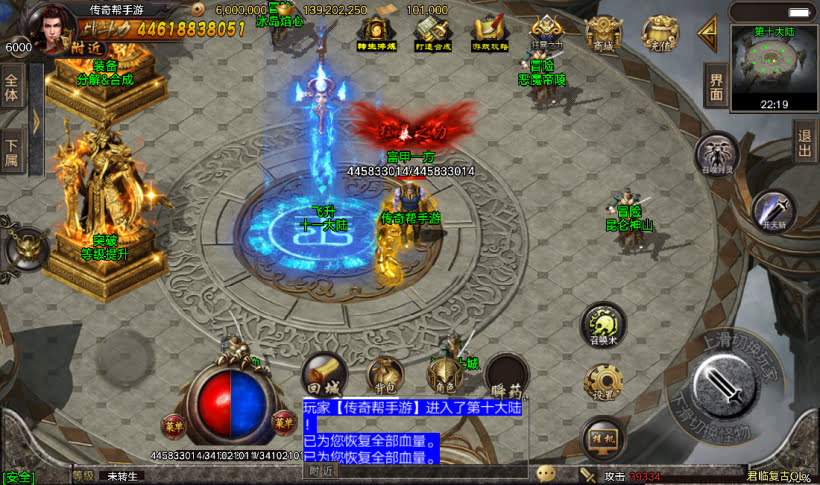Viewport: 820px width, 485px height.
Task: Toggle the 挂机 auto-battle button
Action: (x=601, y=436)
